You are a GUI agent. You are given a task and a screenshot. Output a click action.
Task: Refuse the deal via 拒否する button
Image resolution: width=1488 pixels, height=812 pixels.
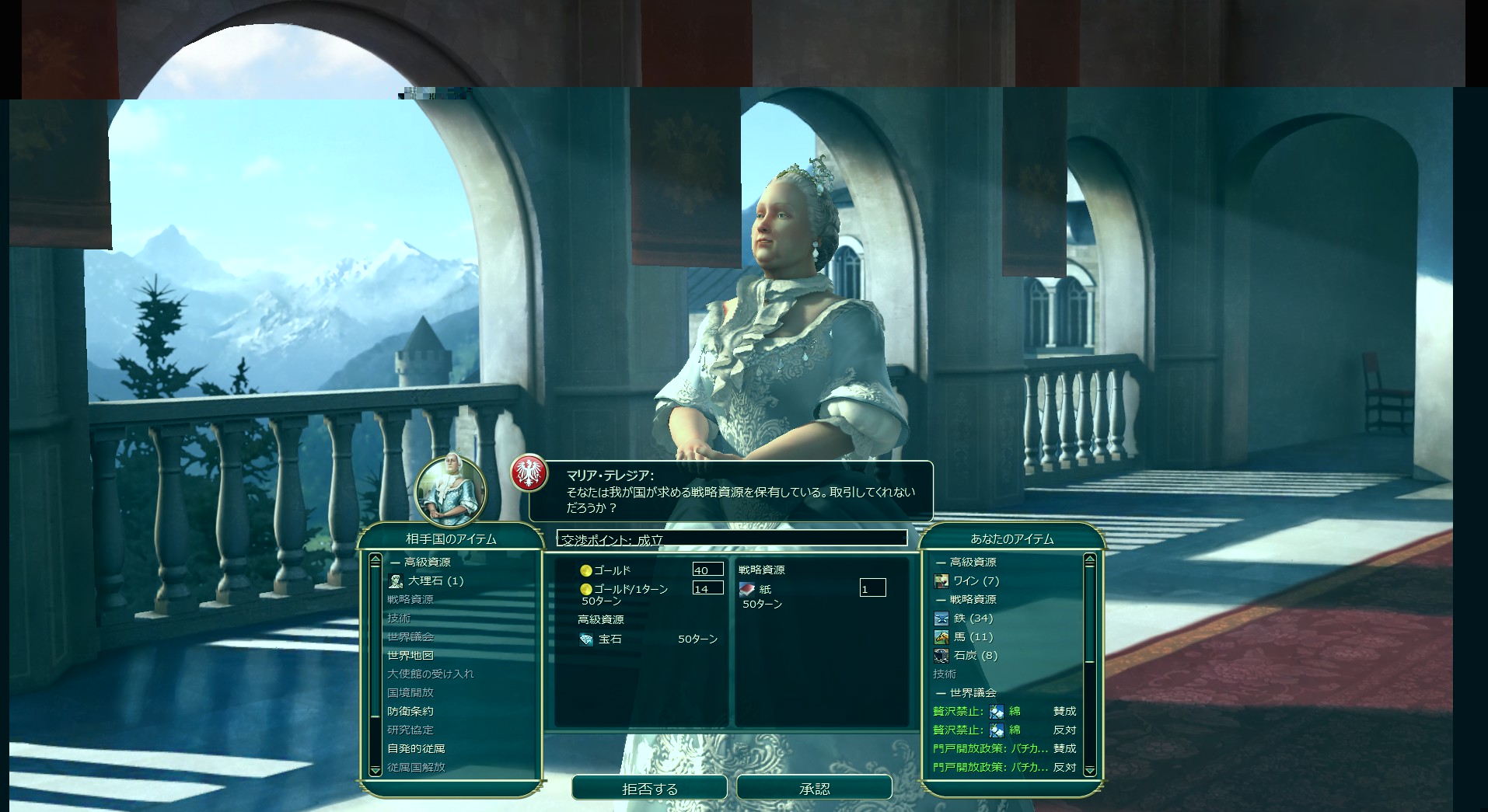pos(649,788)
